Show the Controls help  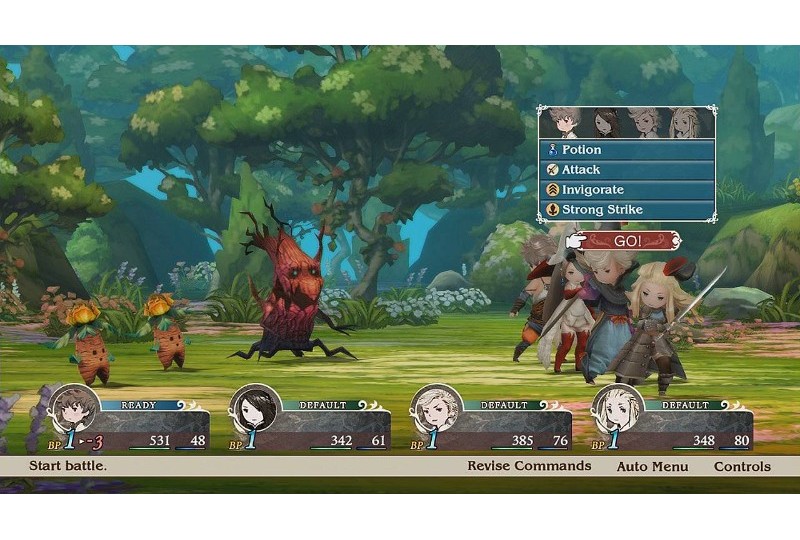pyautogui.click(x=742, y=466)
